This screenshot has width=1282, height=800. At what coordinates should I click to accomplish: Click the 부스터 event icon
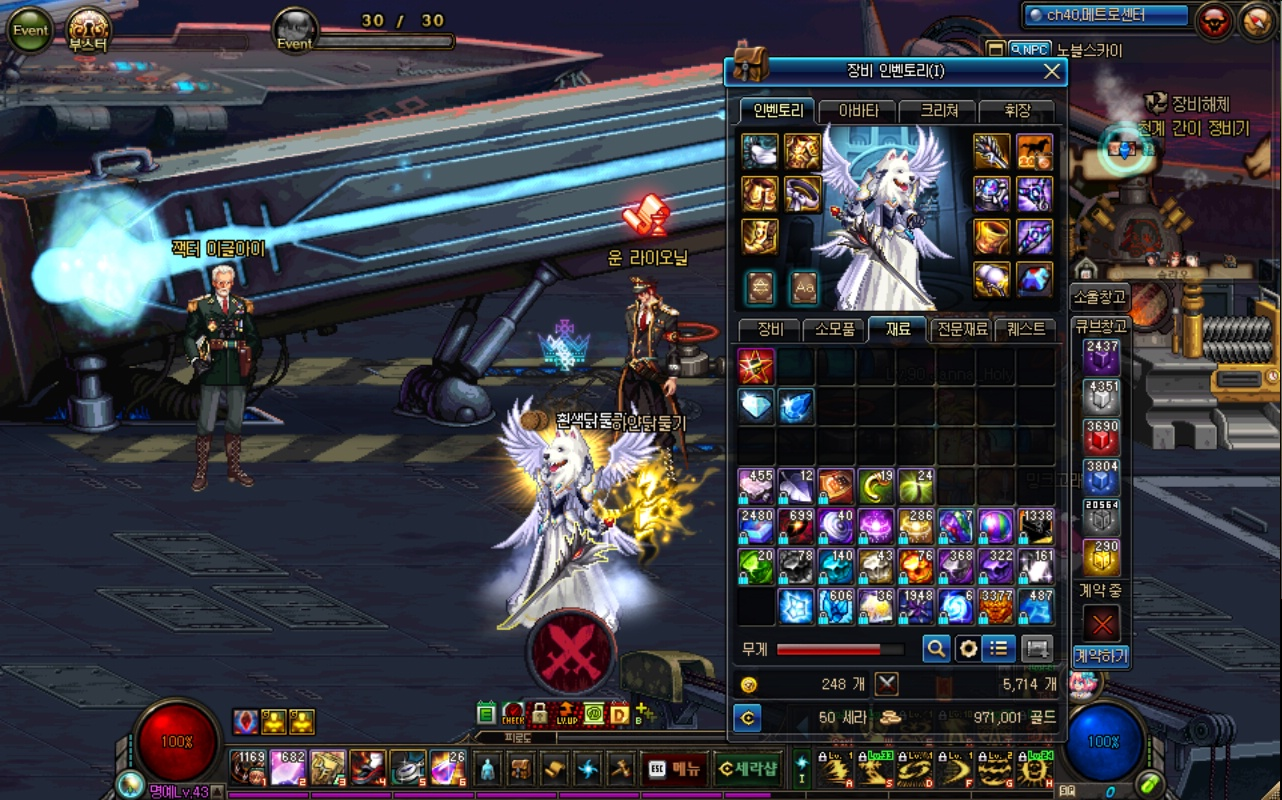[88, 29]
